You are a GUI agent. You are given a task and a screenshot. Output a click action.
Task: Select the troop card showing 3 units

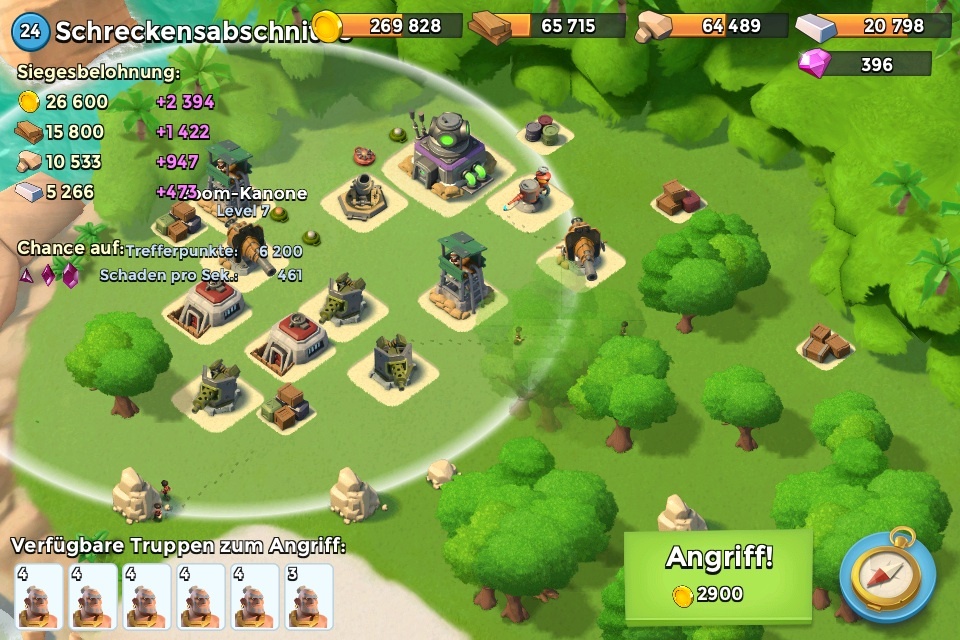(x=309, y=596)
